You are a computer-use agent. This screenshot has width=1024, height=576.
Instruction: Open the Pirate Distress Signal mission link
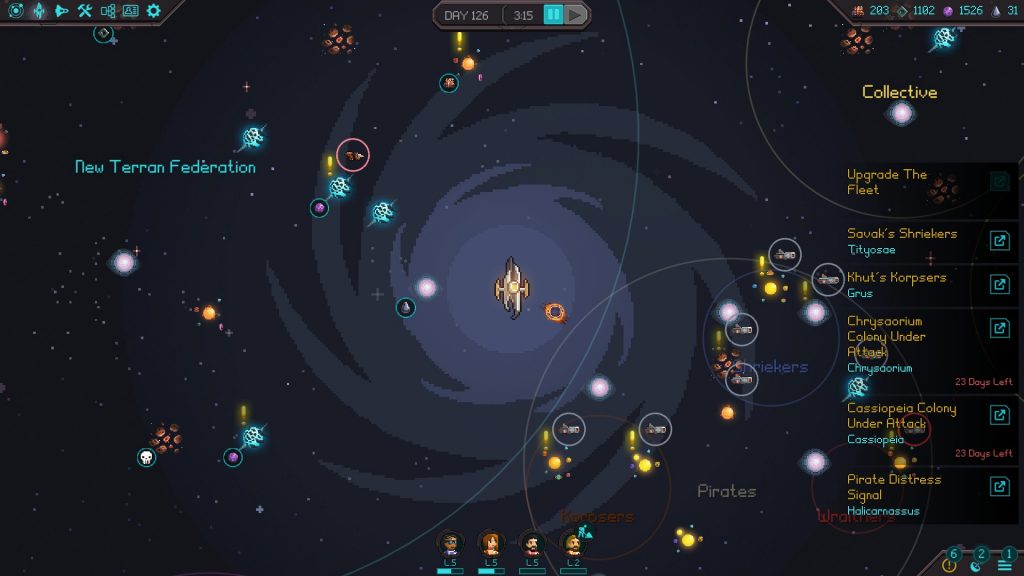tap(999, 487)
